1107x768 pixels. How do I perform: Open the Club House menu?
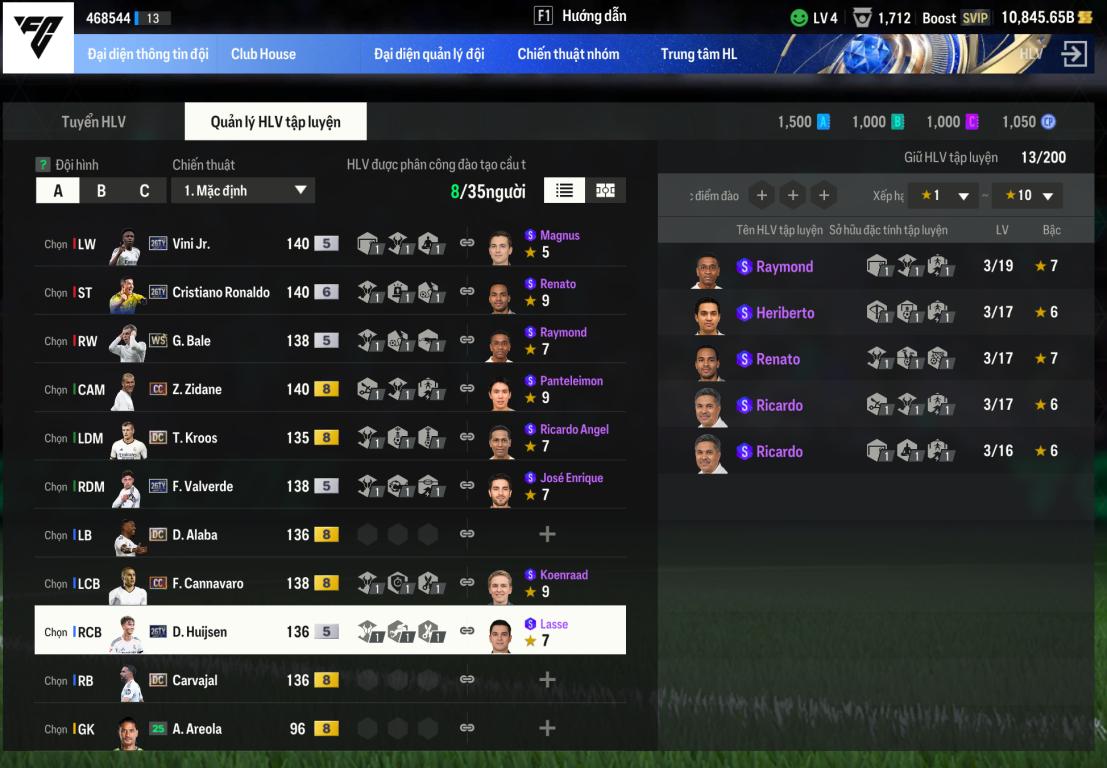(x=263, y=54)
